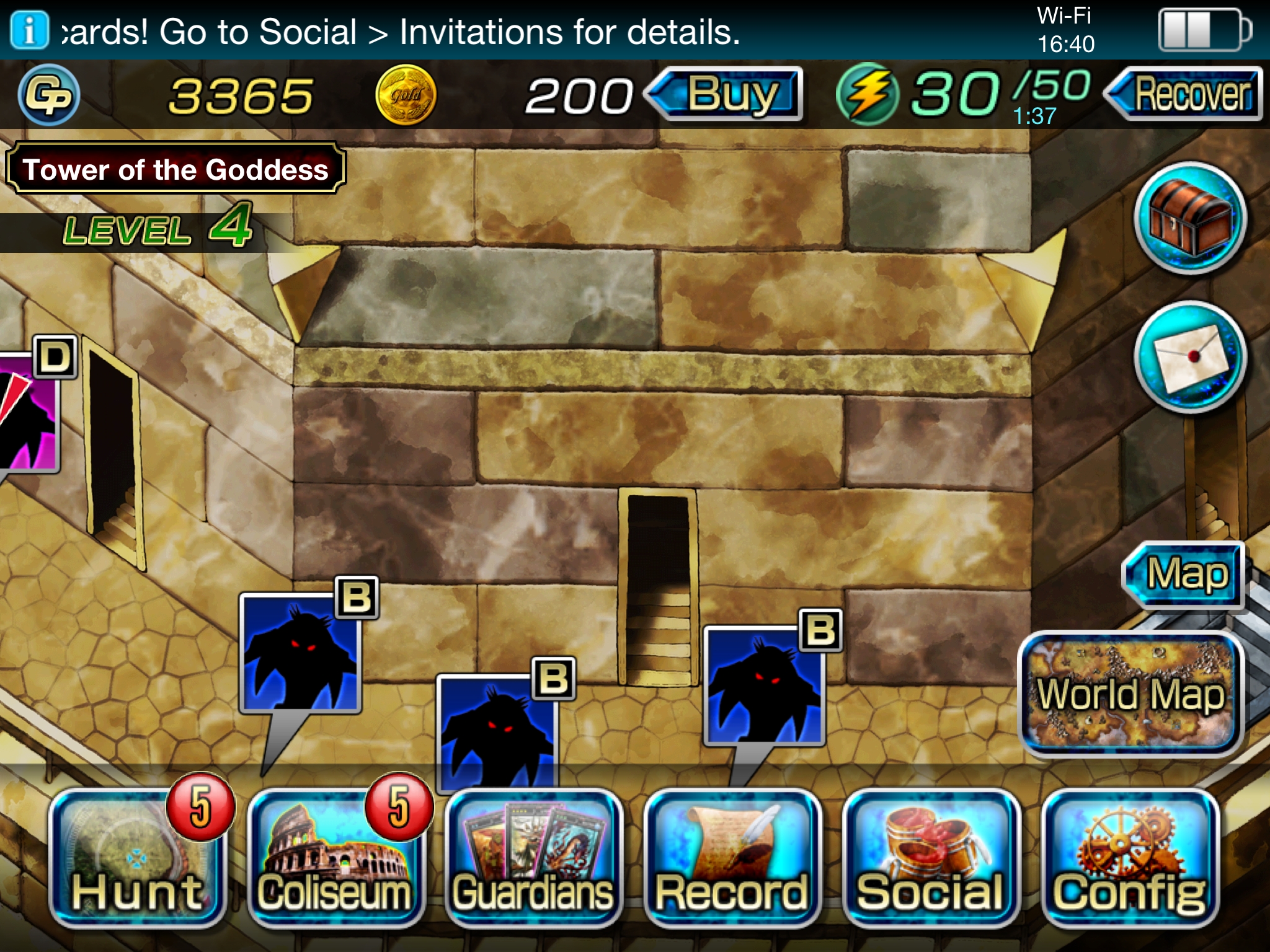This screenshot has width=1270, height=952.
Task: Open the tower Map button
Action: [1186, 574]
